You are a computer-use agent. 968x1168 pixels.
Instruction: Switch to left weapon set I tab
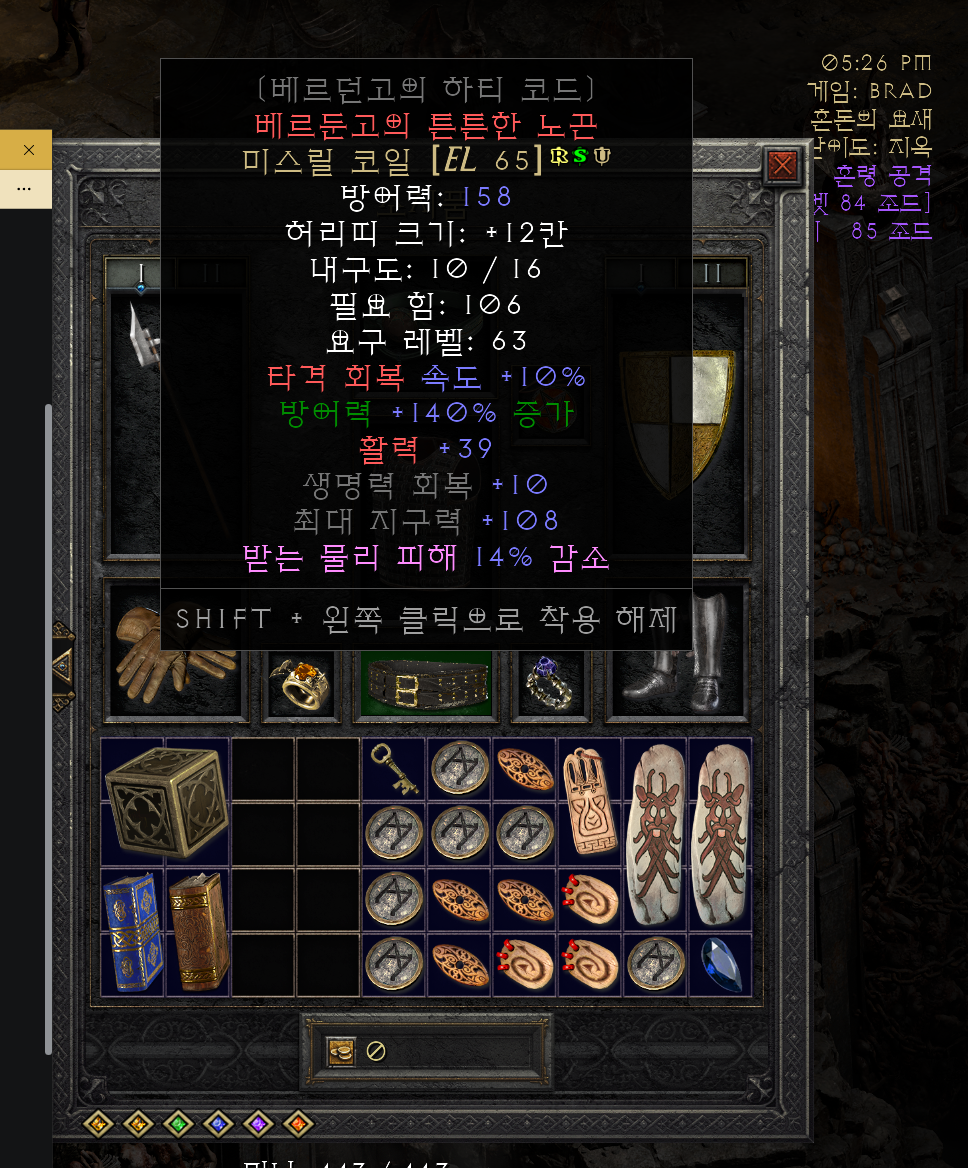click(141, 273)
